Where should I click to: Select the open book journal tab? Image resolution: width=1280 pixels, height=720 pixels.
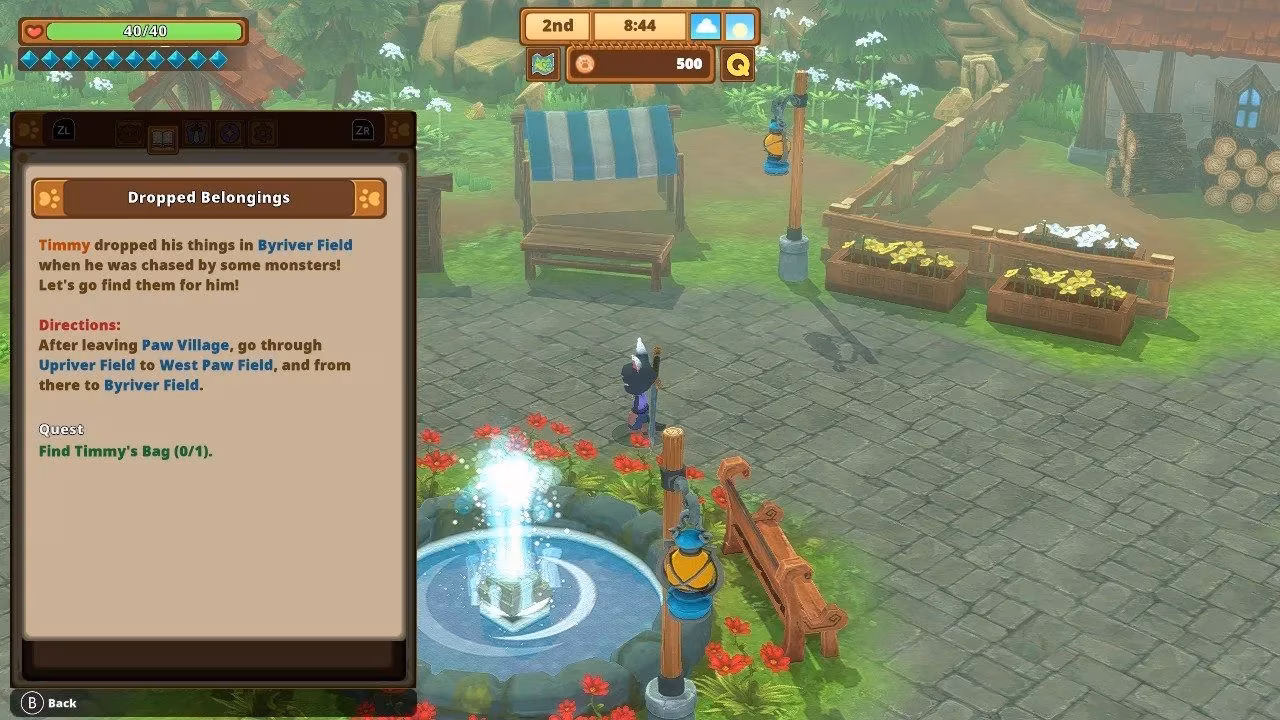(162, 137)
